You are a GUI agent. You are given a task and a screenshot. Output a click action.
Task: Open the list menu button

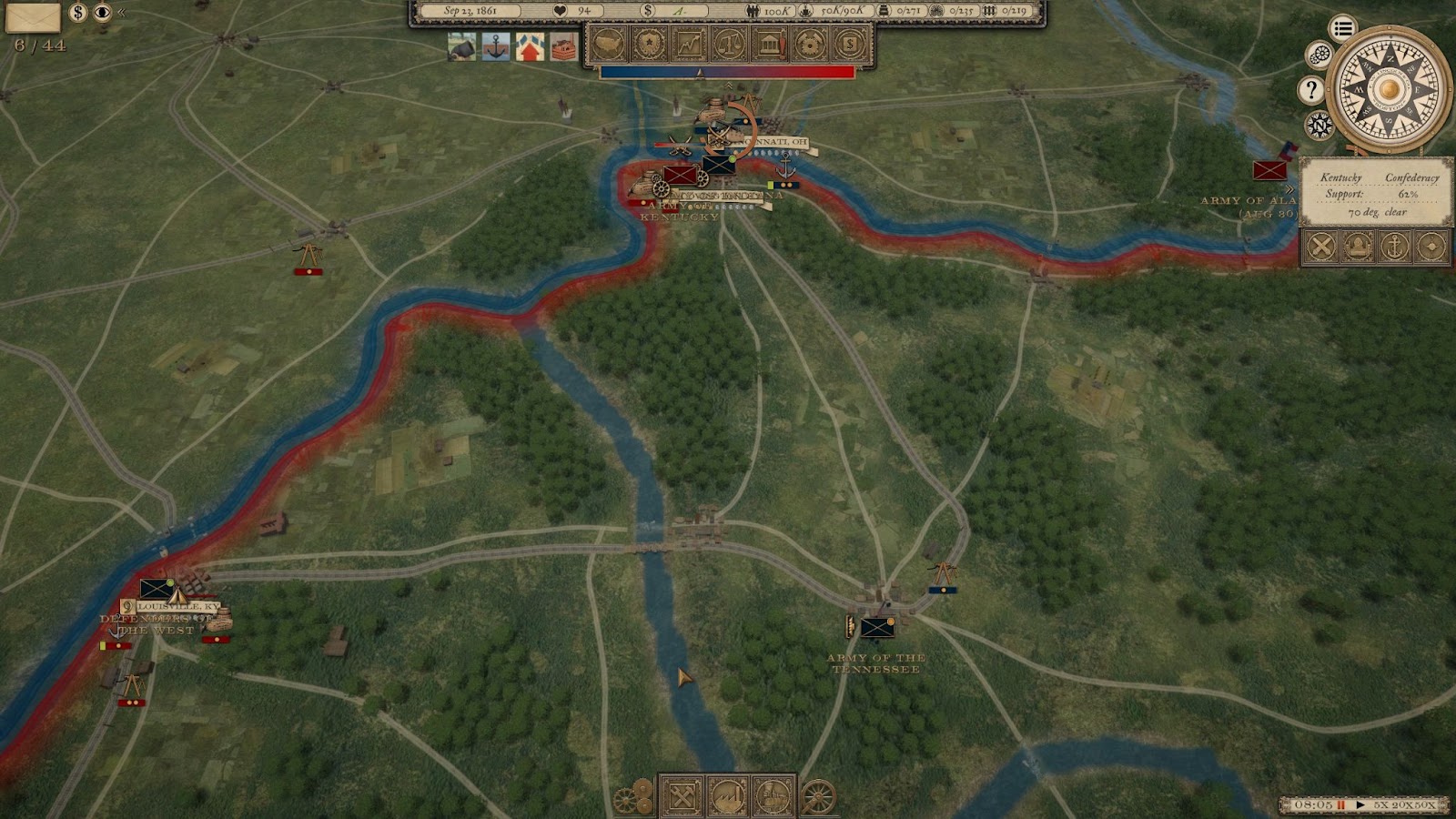[1342, 28]
